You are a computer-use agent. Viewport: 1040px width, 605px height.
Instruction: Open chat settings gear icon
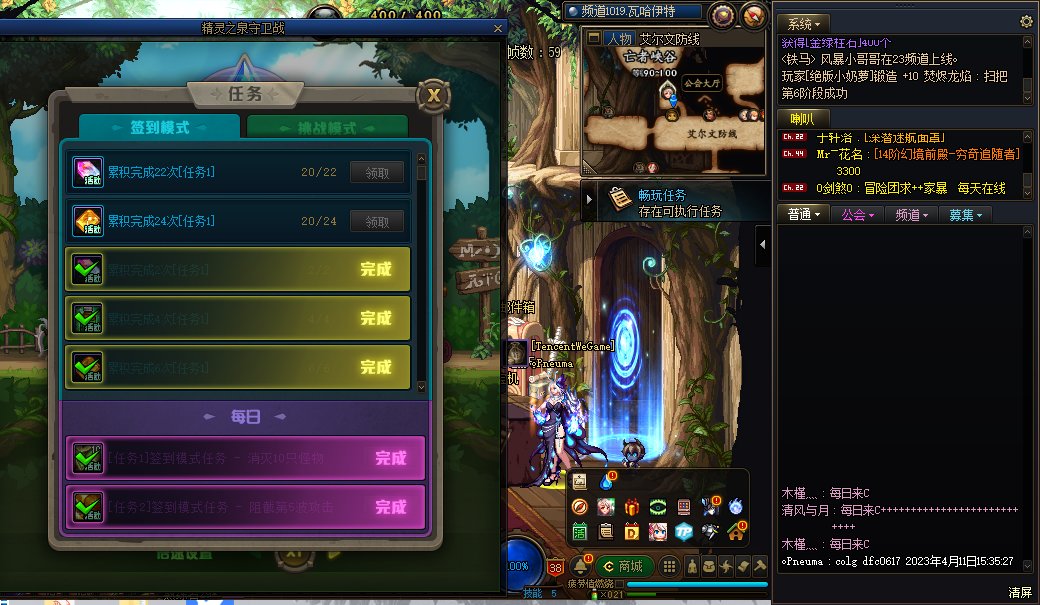[1026, 22]
